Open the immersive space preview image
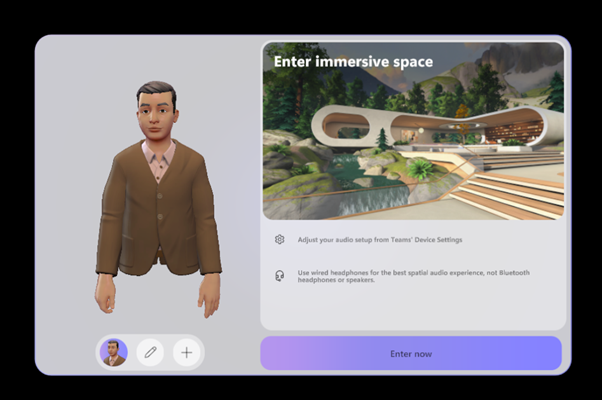 click(413, 130)
